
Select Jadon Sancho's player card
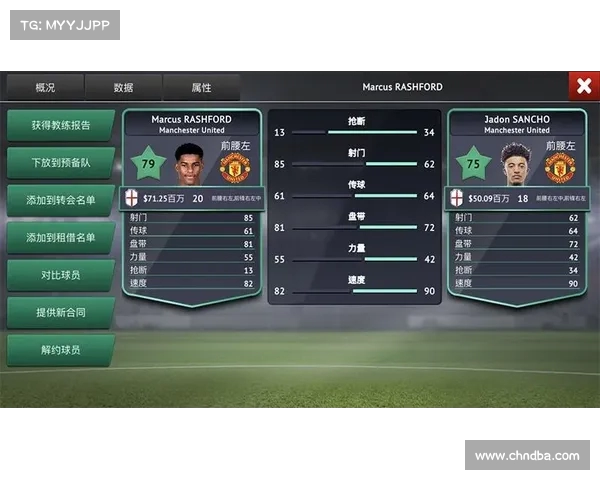(x=517, y=200)
